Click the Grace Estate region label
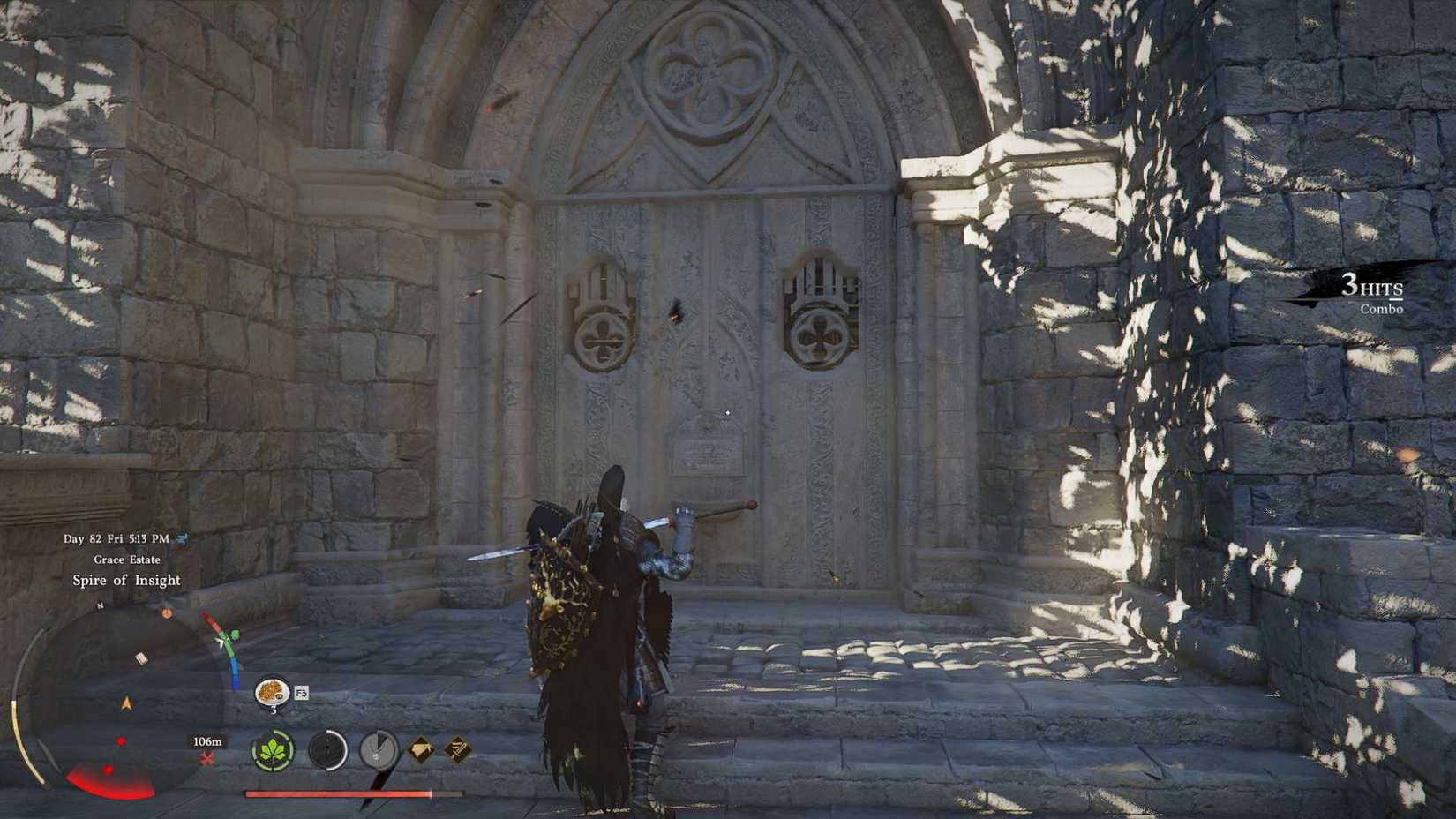The width and height of the screenshot is (1456, 819). 127,560
